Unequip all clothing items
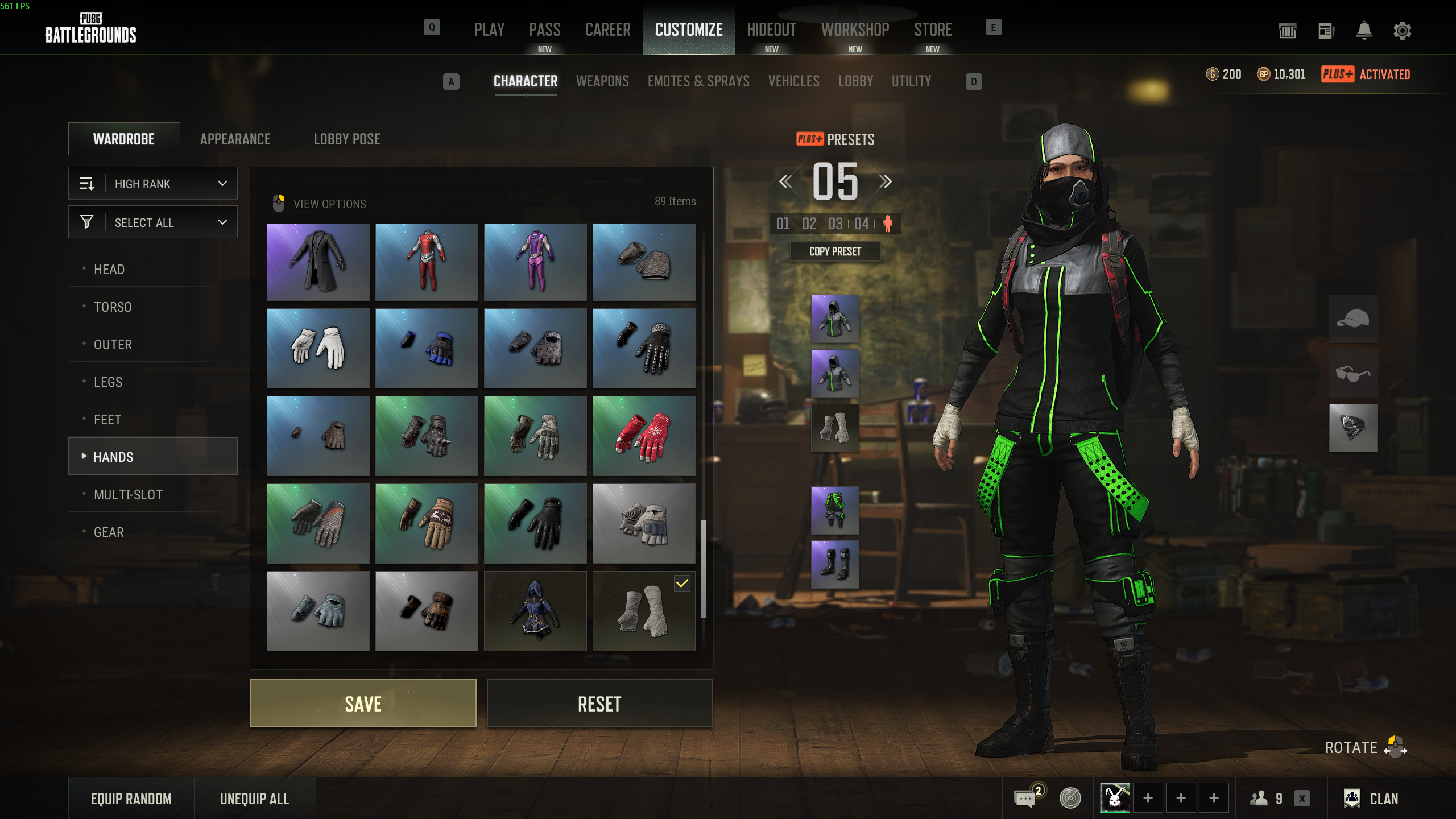The height and width of the screenshot is (819, 1456). [x=254, y=799]
